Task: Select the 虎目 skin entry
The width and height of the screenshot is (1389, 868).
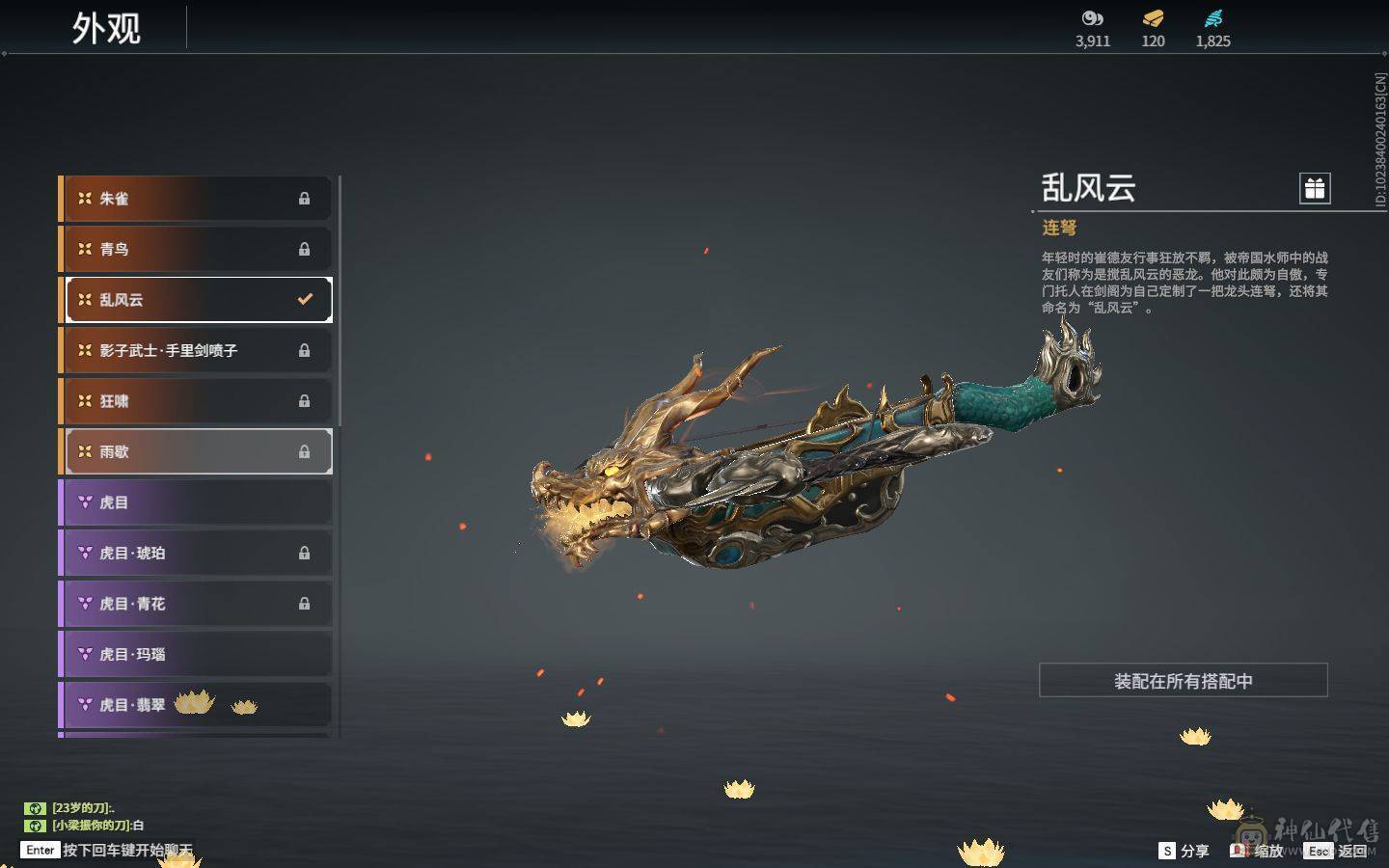Action: click(x=198, y=502)
